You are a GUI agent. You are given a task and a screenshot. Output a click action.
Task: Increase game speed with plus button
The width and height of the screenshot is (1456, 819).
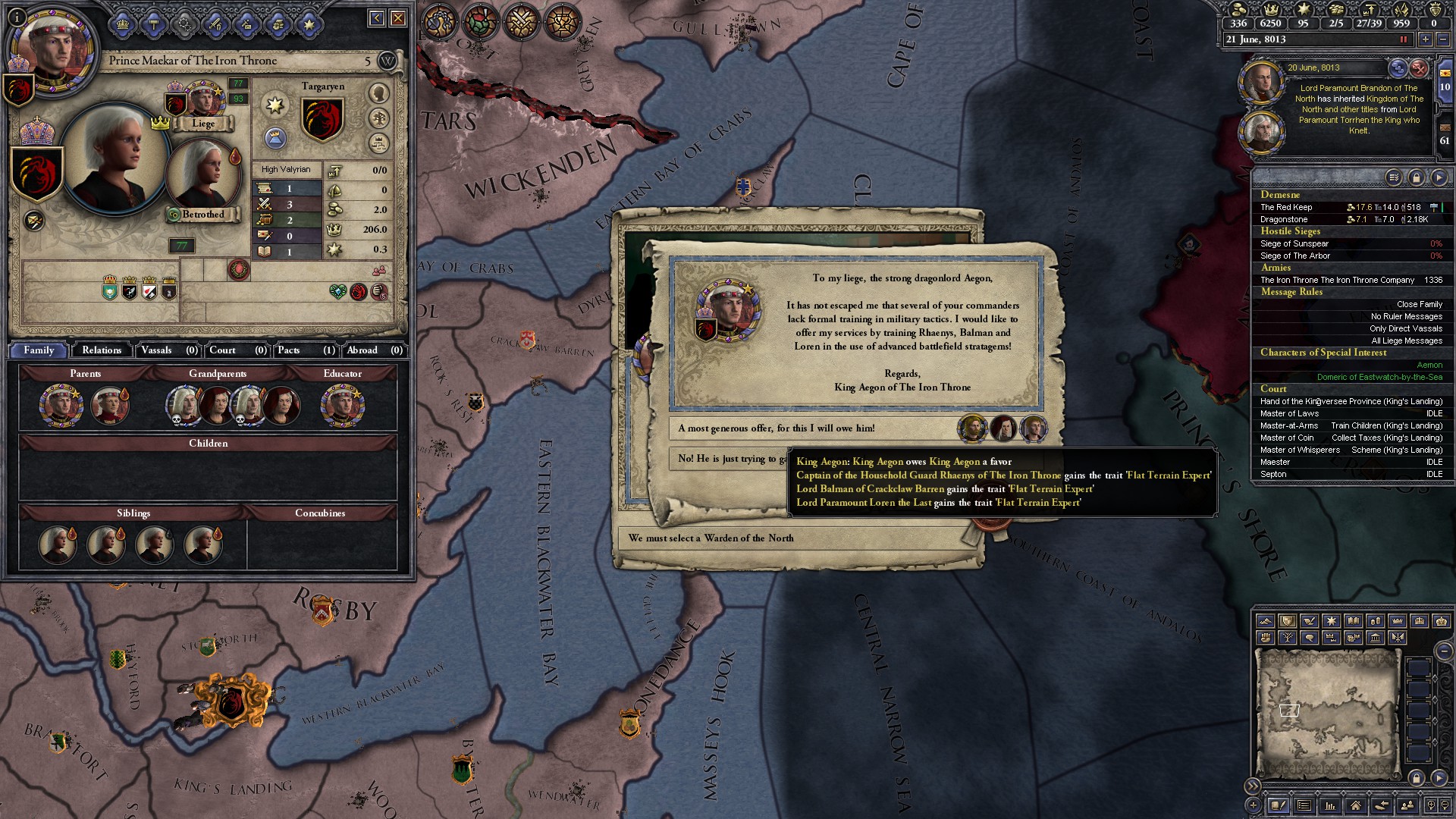point(1425,39)
